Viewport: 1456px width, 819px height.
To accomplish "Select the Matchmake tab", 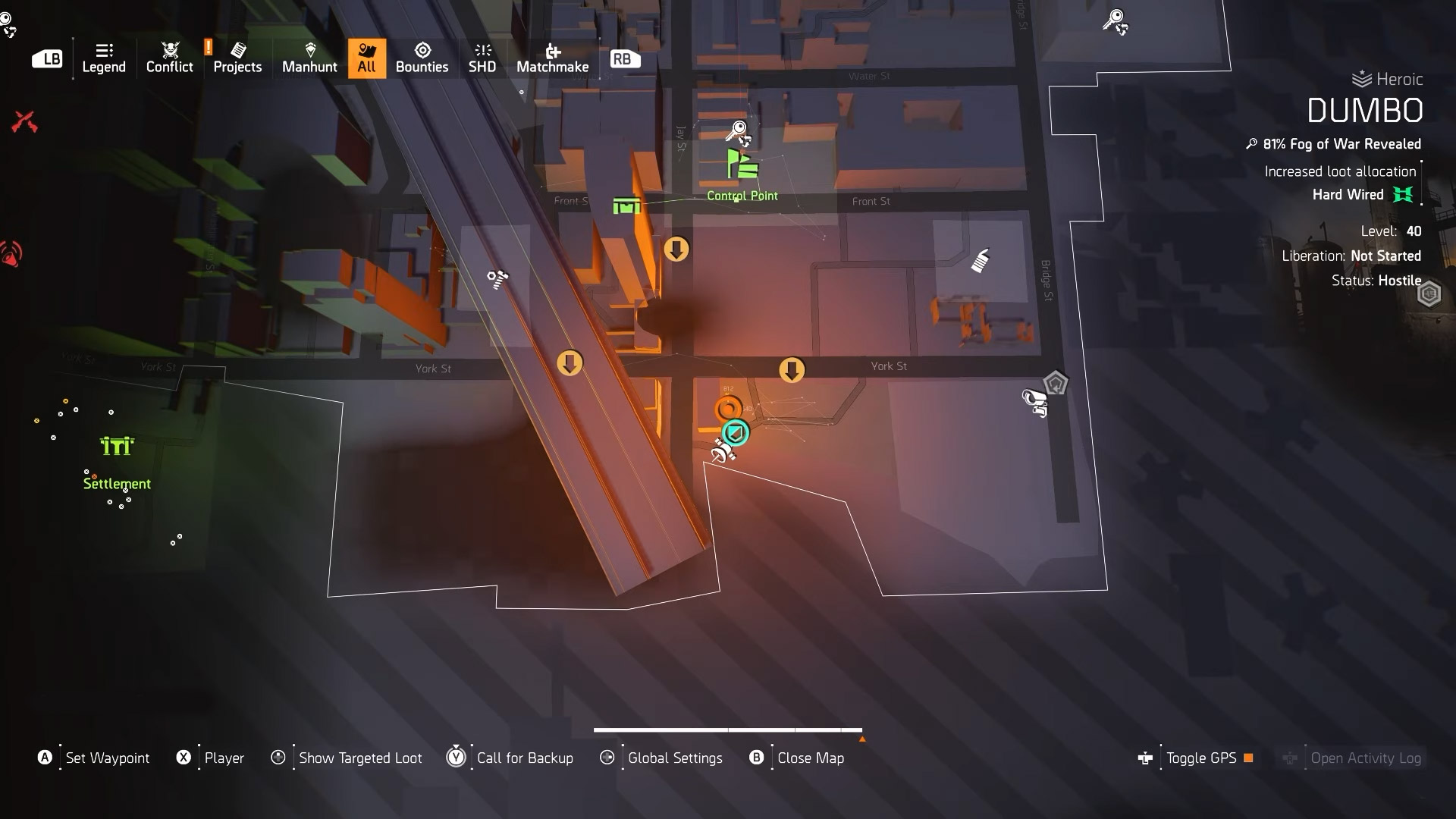I will [552, 58].
